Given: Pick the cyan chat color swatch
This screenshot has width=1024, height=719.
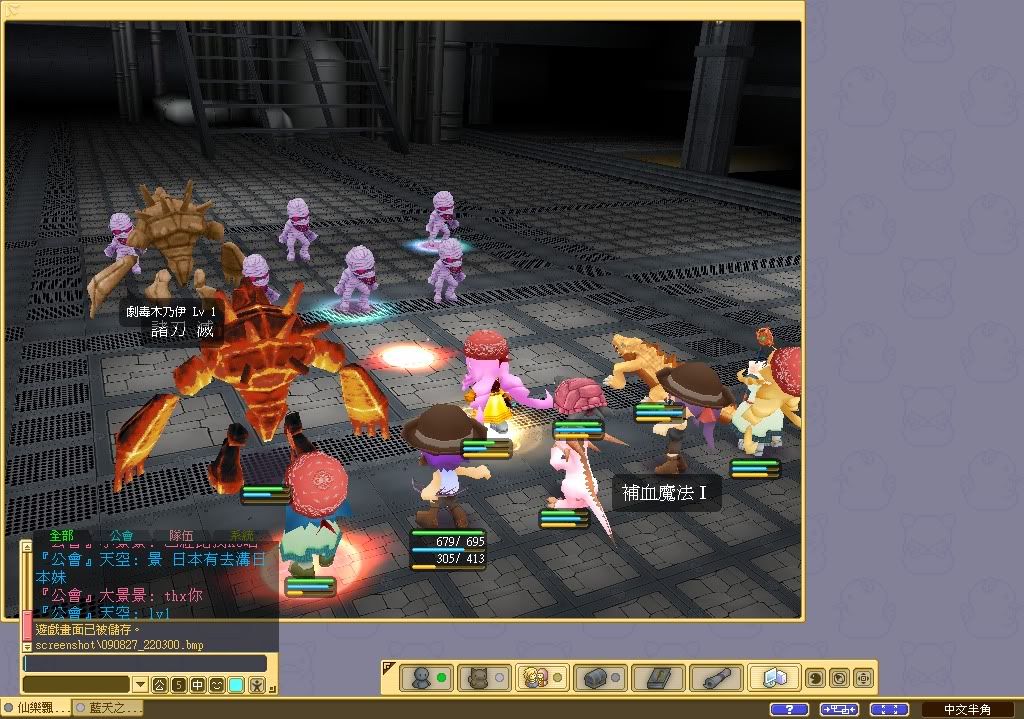Looking at the screenshot, I should 236,685.
